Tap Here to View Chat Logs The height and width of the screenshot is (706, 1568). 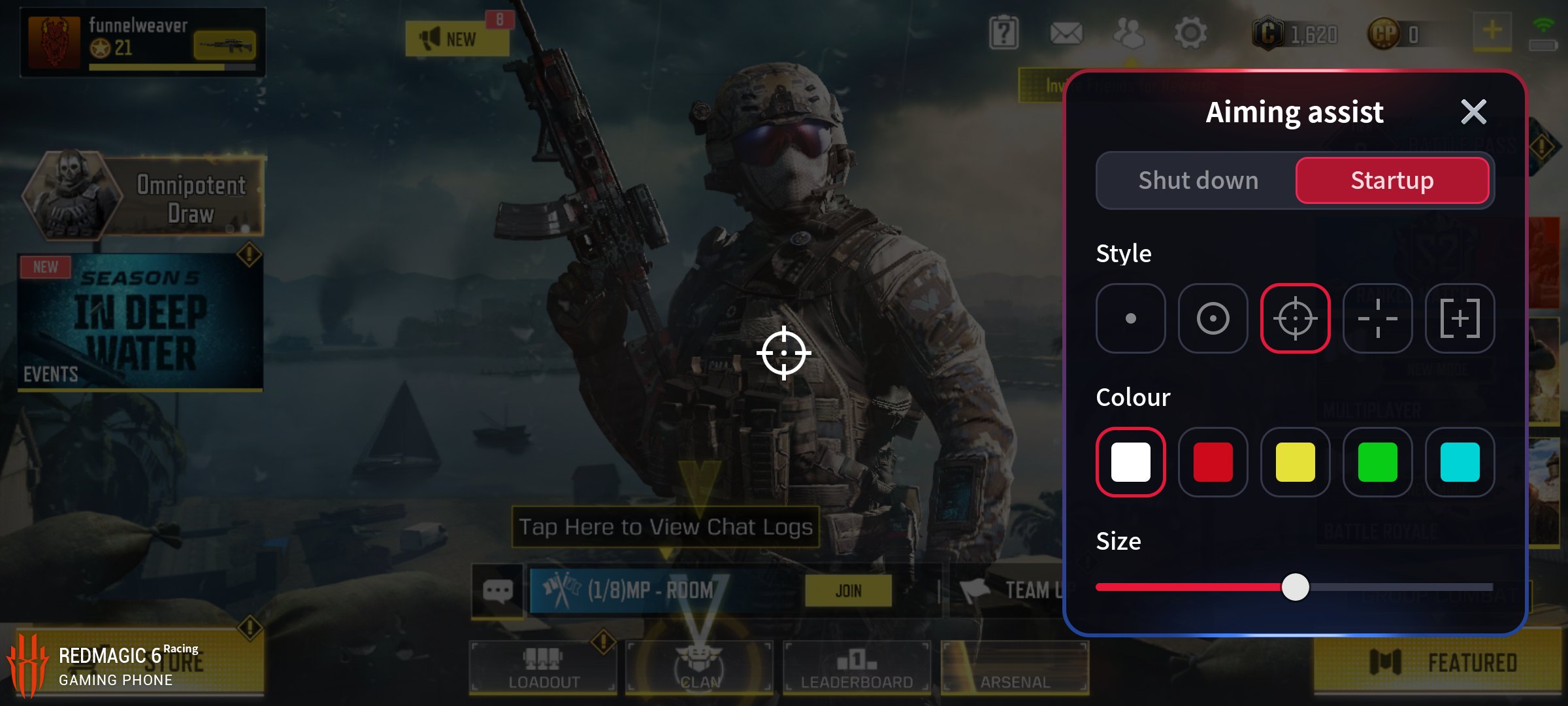pyautogui.click(x=665, y=527)
